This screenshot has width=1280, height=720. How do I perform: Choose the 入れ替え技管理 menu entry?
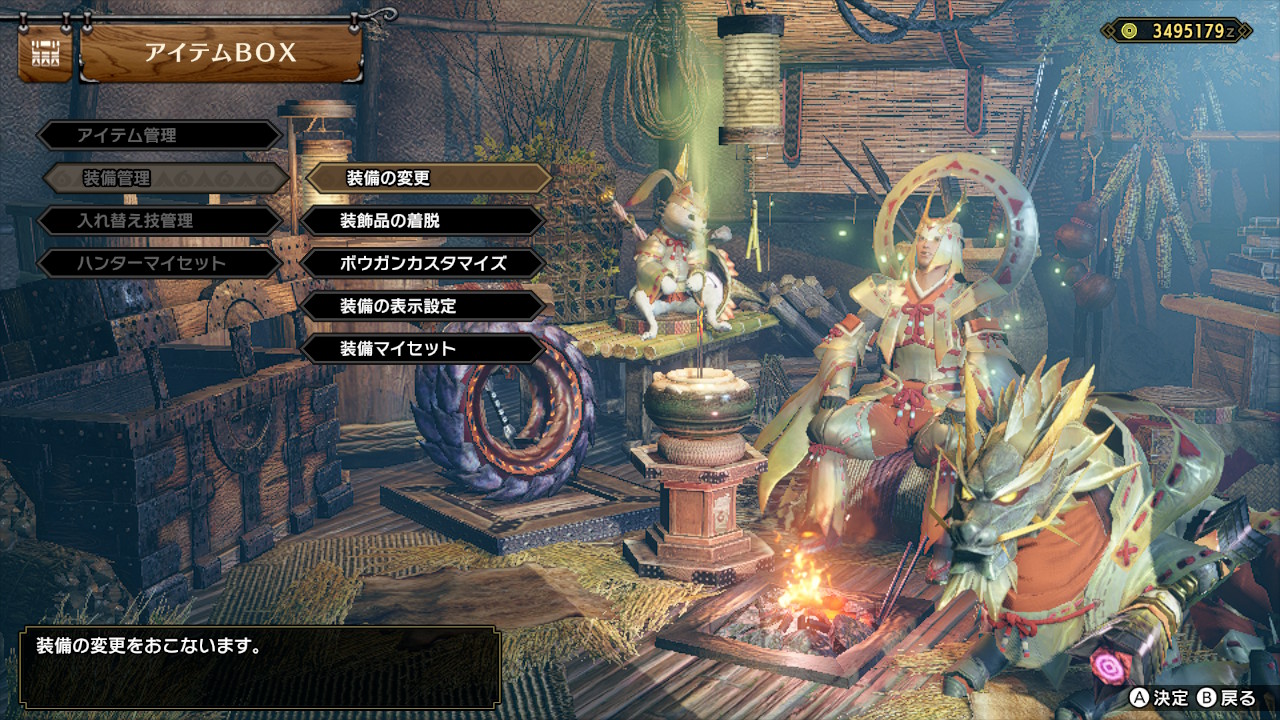point(160,221)
